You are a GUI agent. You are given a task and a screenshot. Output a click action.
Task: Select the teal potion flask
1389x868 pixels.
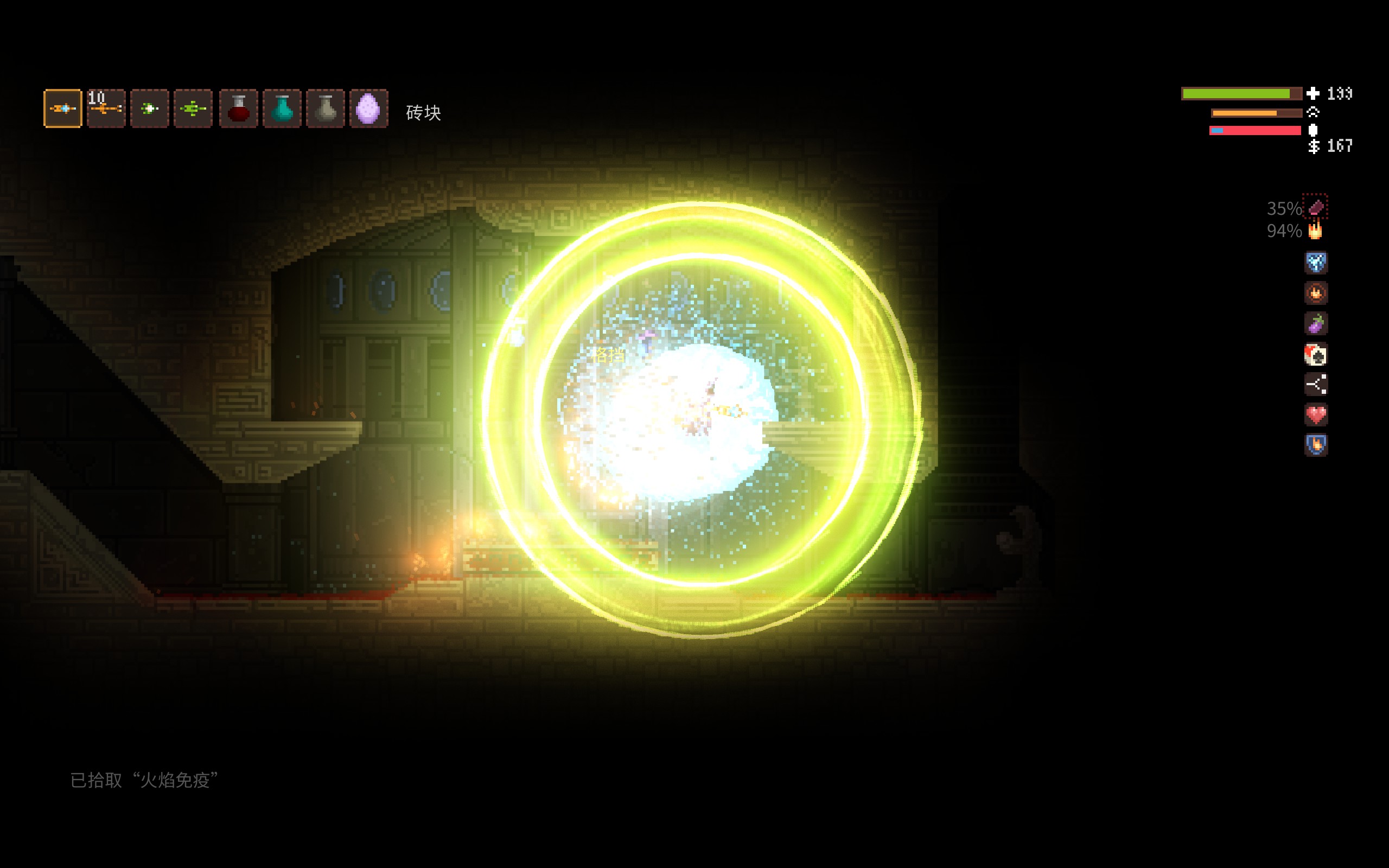[x=282, y=108]
